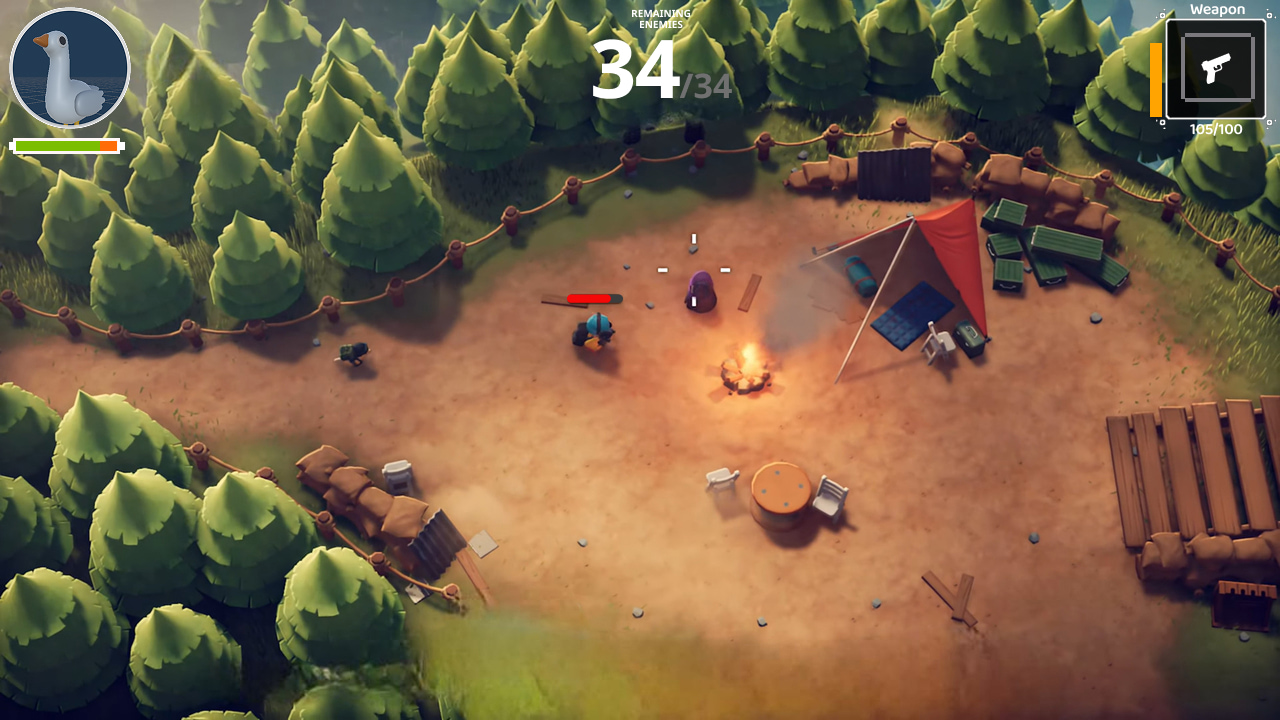Click the red enemy health bar
1280x720 pixels.
590,297
